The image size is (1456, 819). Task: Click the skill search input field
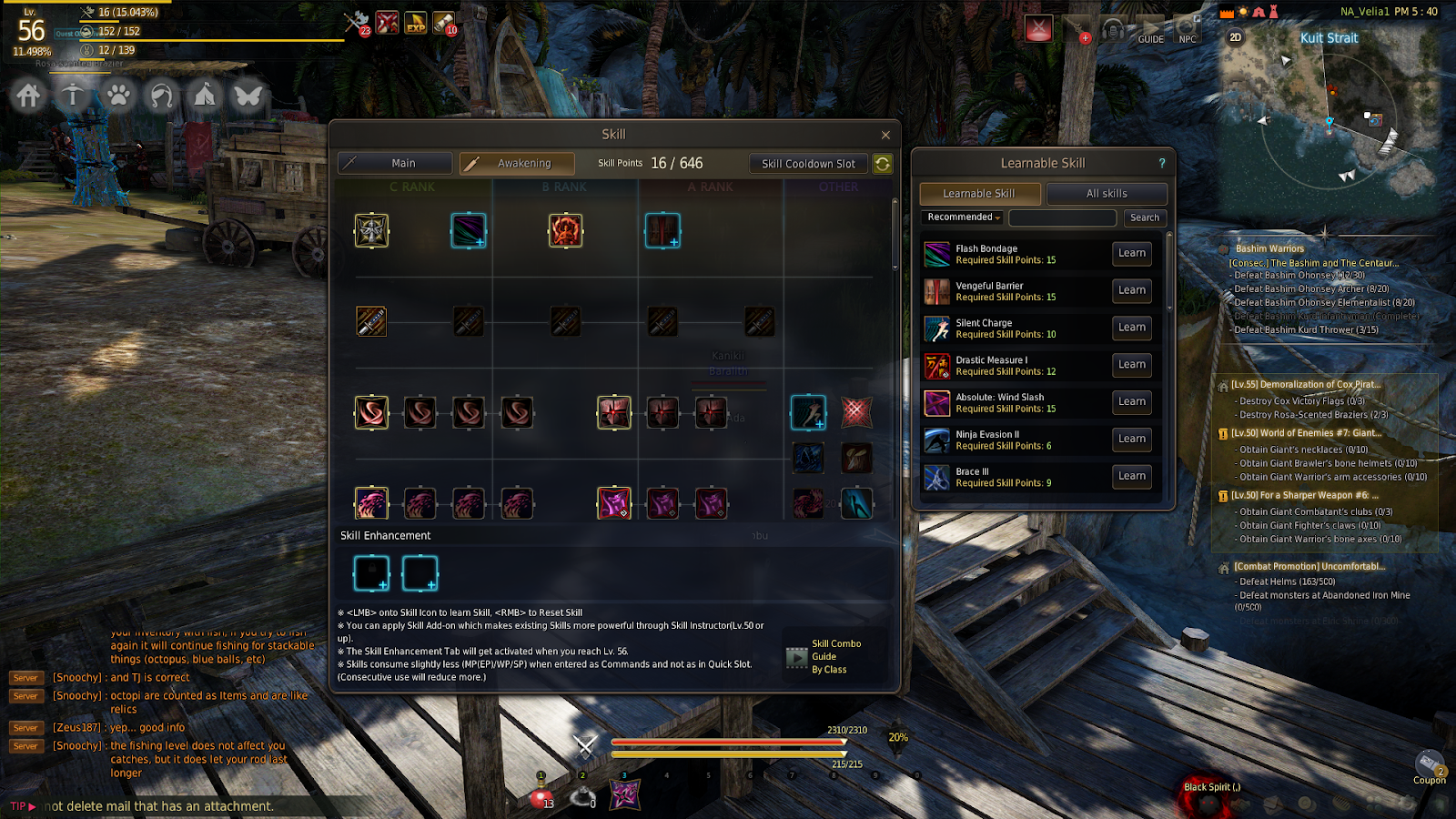pos(1062,217)
